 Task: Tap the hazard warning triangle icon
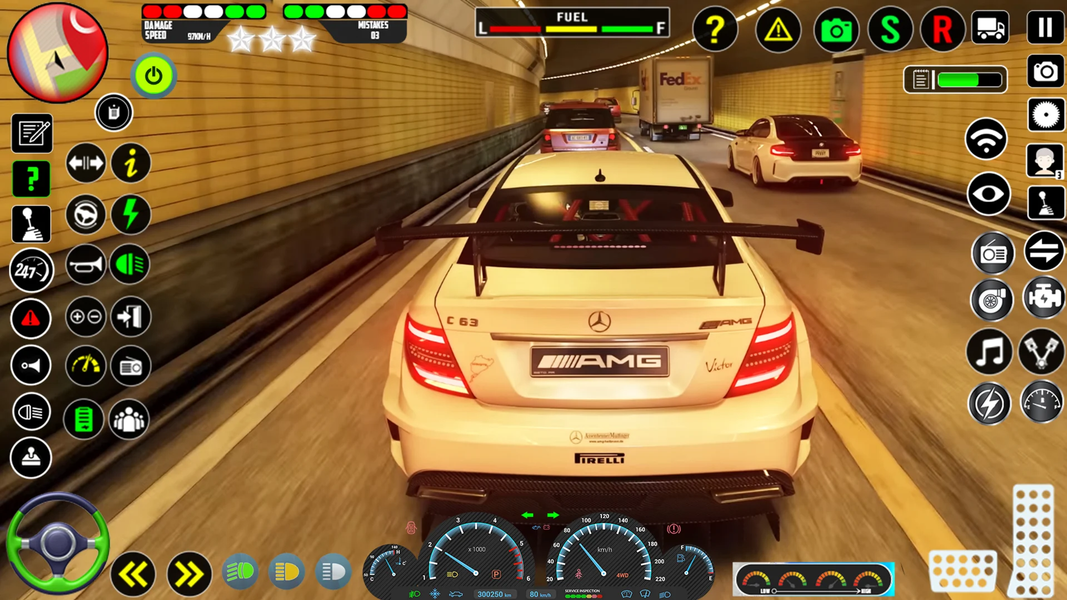[778, 31]
